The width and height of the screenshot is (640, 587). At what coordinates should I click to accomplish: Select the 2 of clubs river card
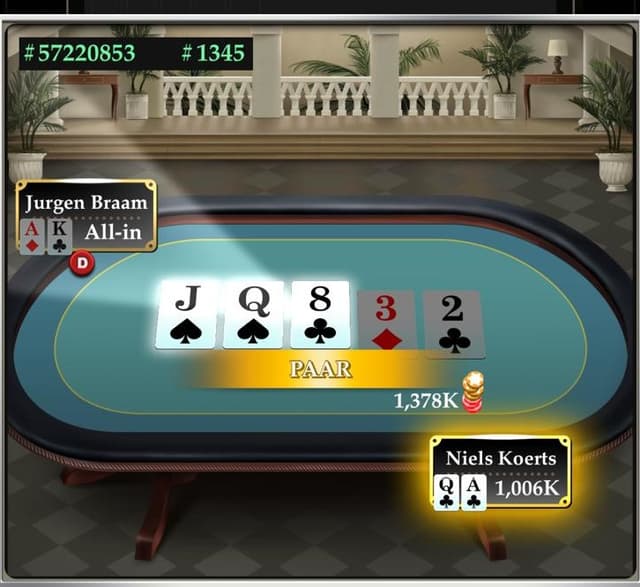coord(453,323)
